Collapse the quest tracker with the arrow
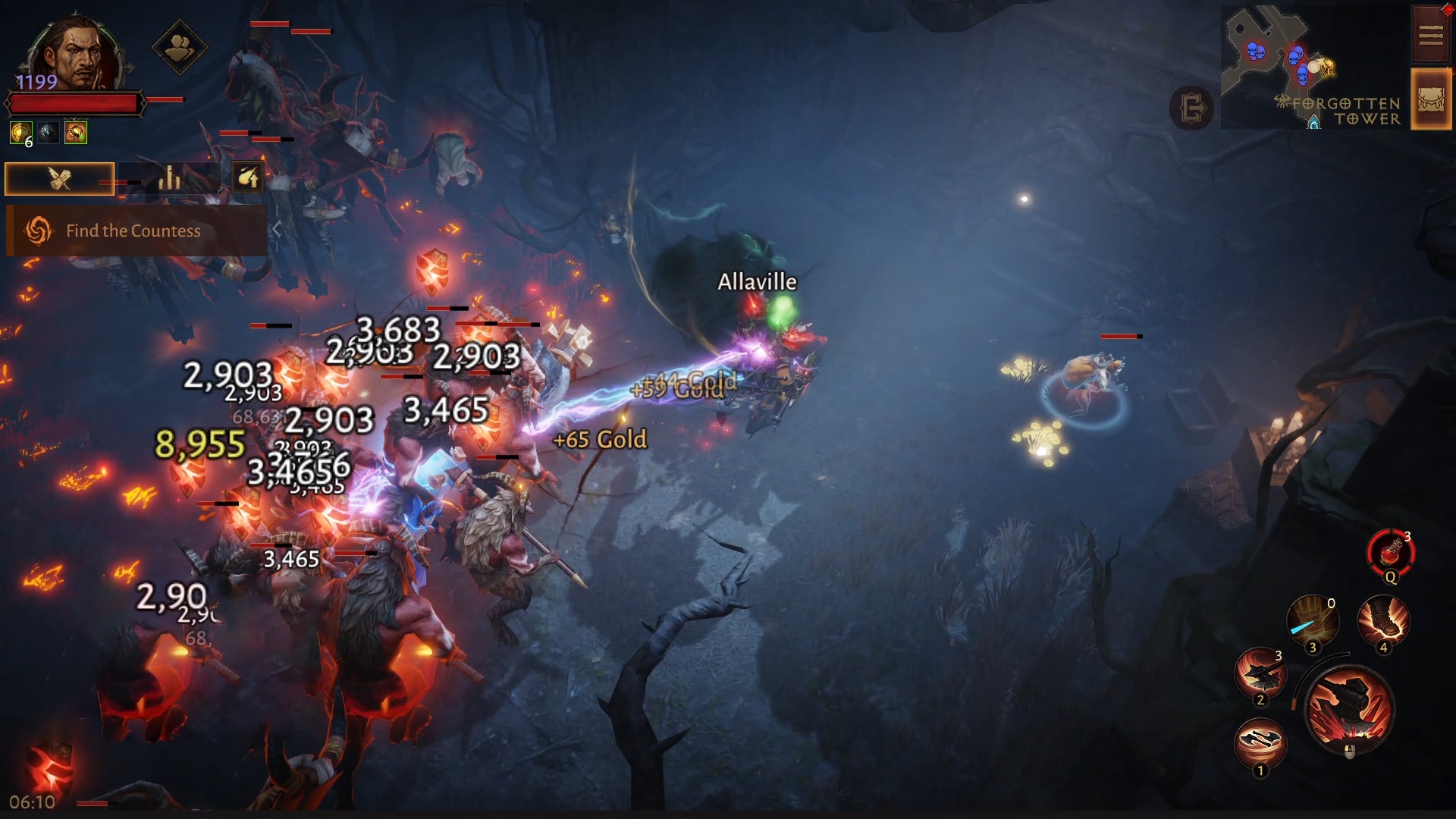The height and width of the screenshot is (819, 1456). tap(278, 230)
